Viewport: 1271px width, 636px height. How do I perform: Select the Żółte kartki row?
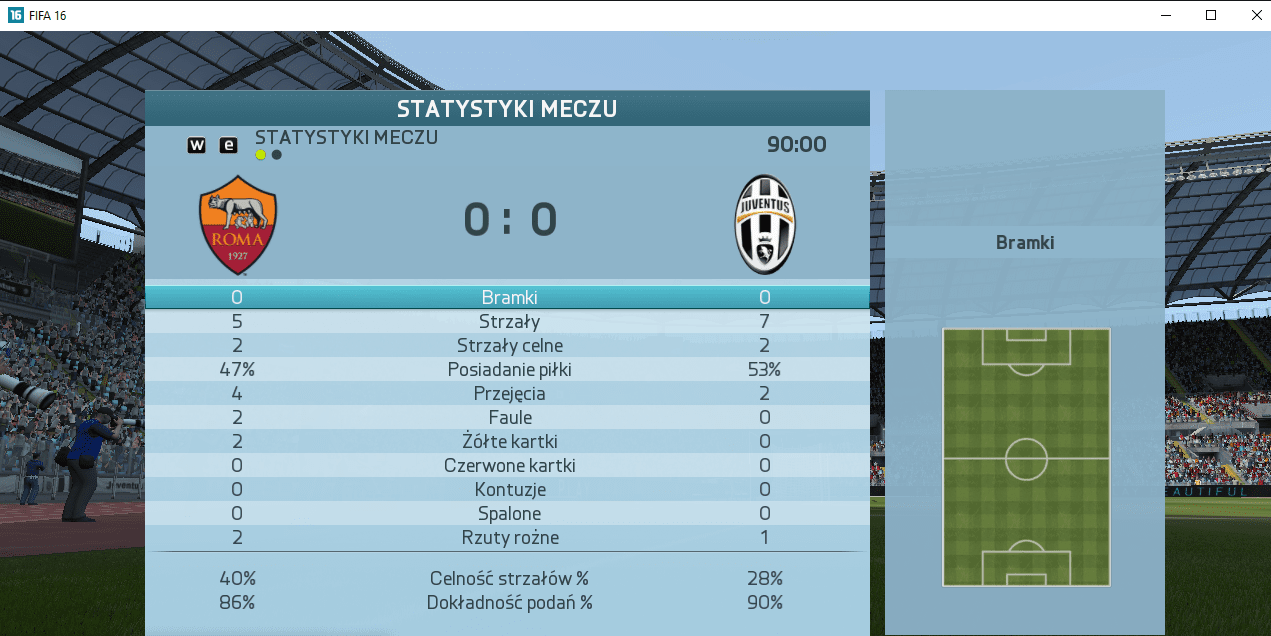coord(508,441)
